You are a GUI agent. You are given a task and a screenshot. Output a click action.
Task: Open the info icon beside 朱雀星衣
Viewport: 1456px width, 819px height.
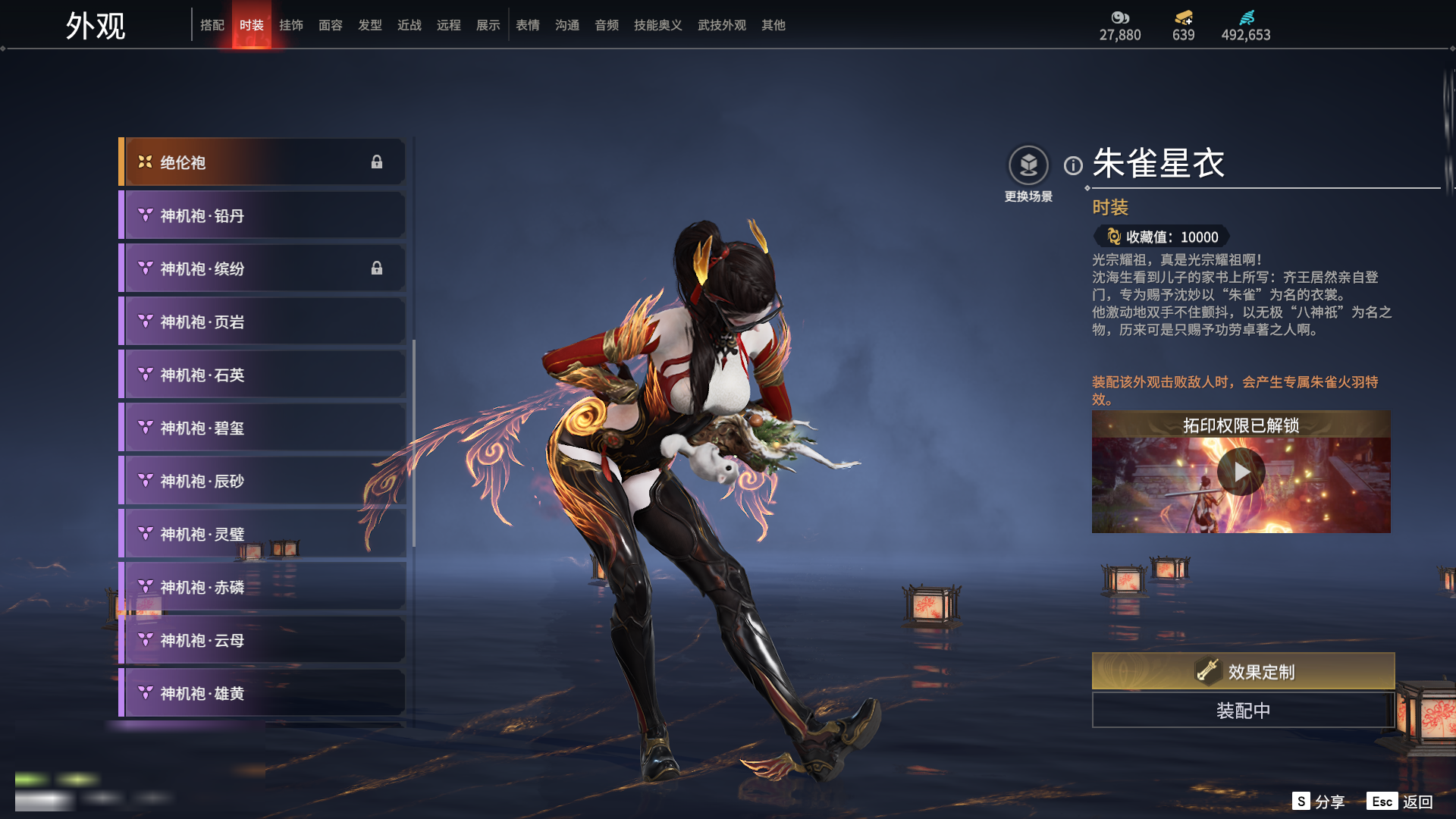[x=1073, y=165]
